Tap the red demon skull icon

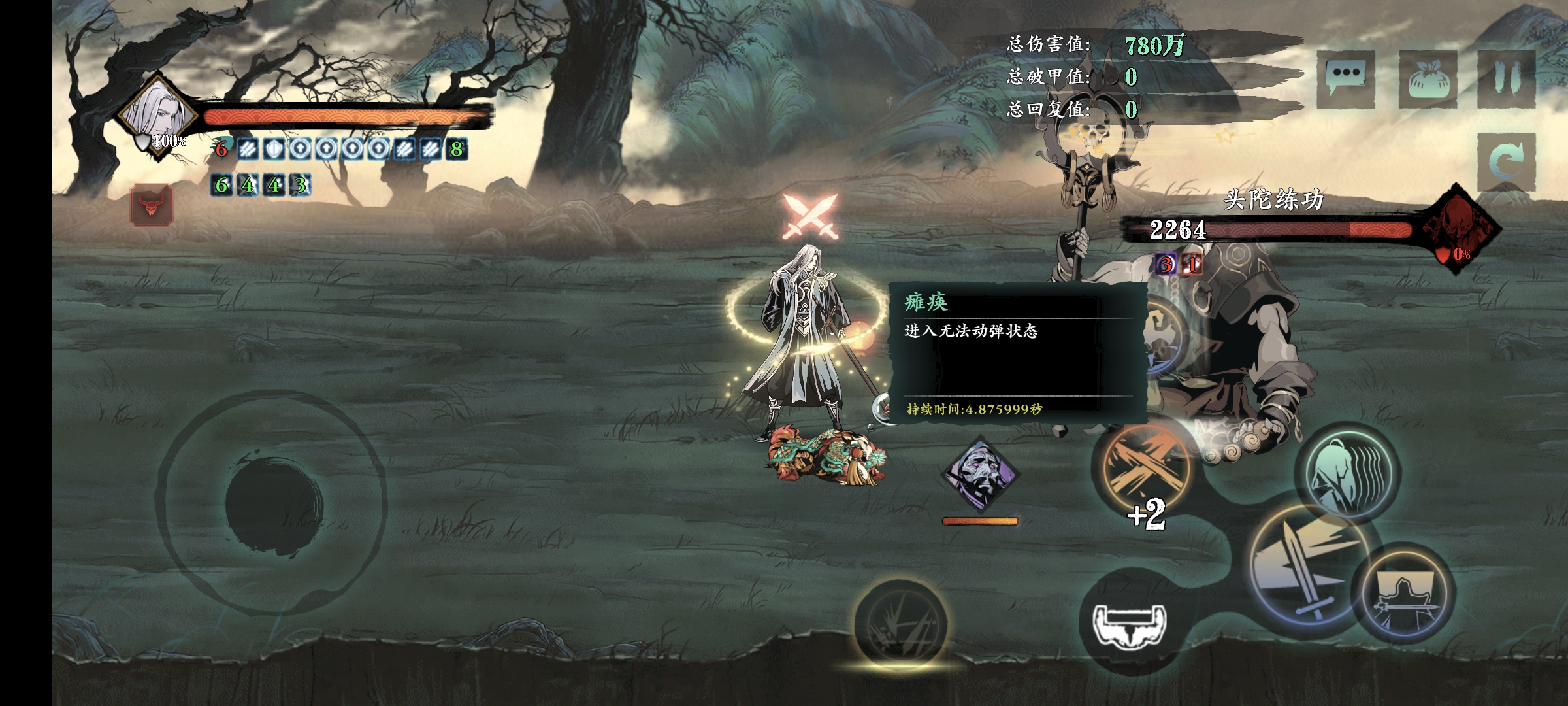pos(152,205)
